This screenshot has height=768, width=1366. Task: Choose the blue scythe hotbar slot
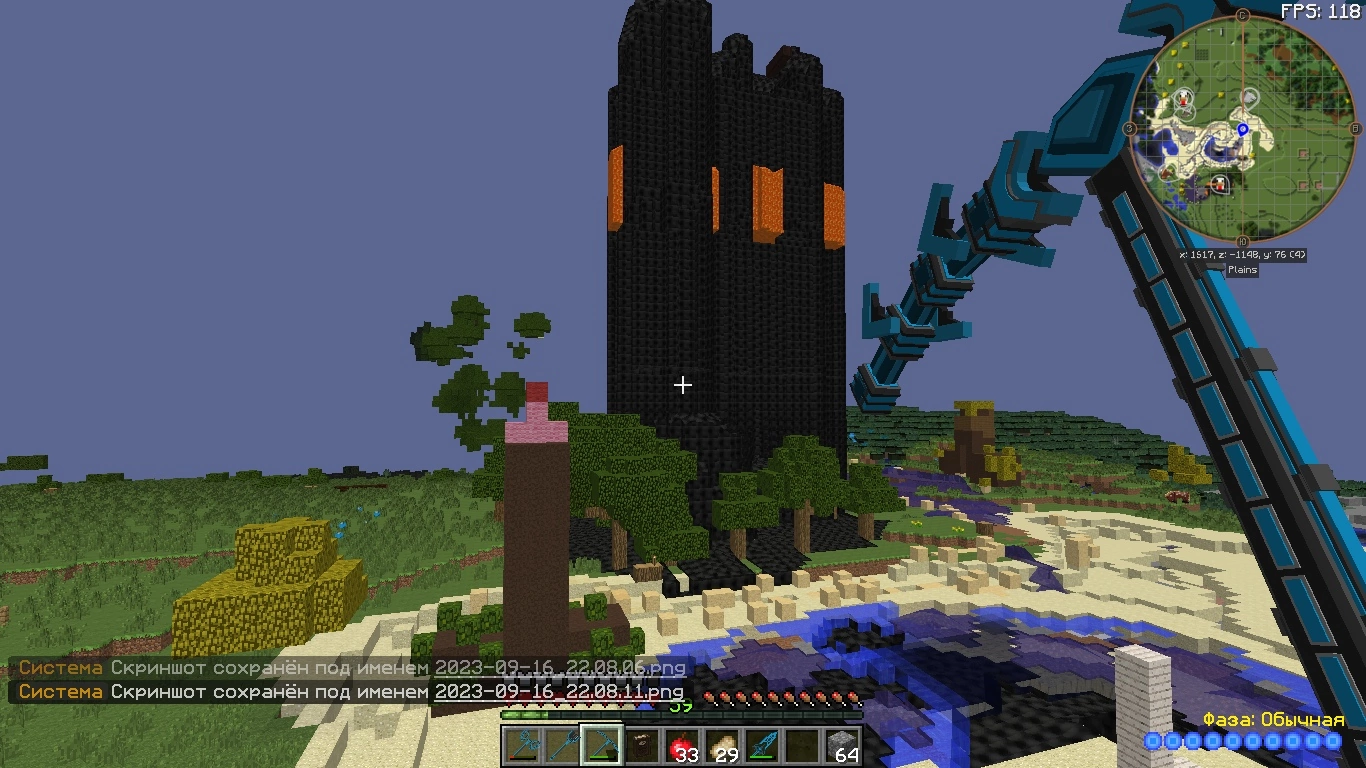601,745
